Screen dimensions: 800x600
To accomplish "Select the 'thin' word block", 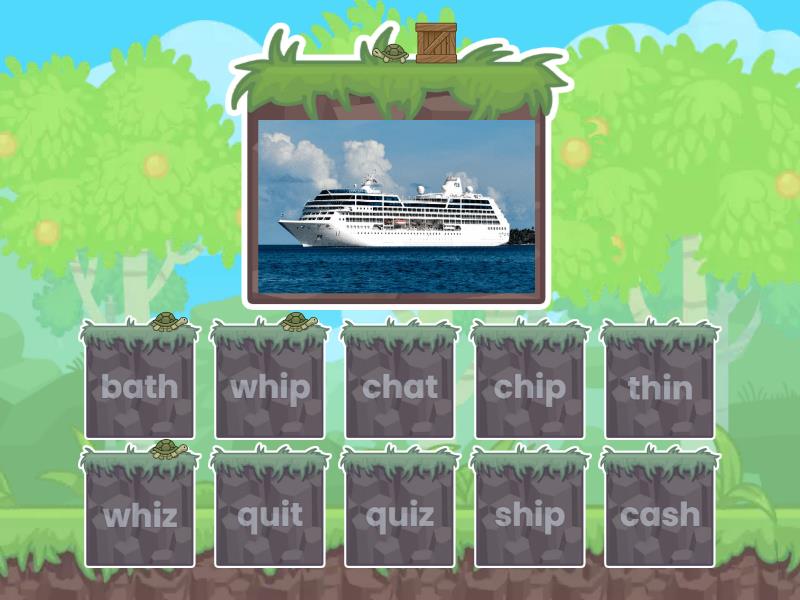I will click(660, 385).
